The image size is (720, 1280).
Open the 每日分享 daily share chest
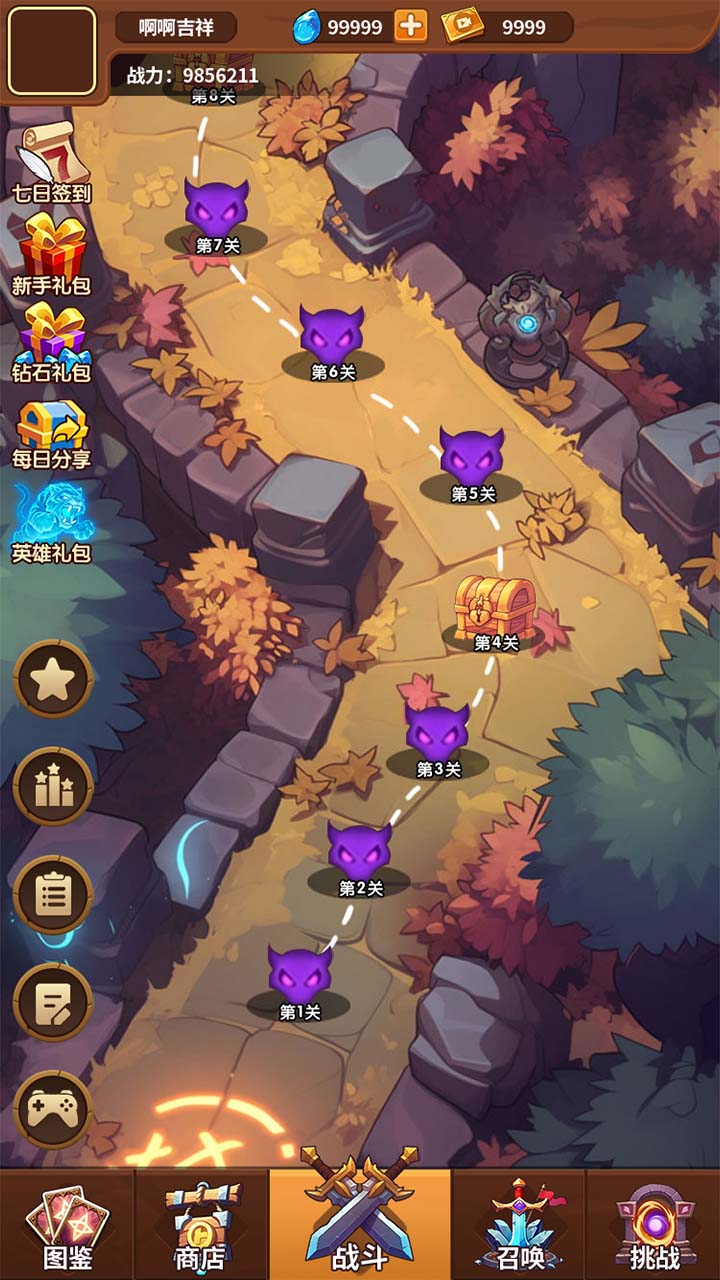click(x=52, y=432)
